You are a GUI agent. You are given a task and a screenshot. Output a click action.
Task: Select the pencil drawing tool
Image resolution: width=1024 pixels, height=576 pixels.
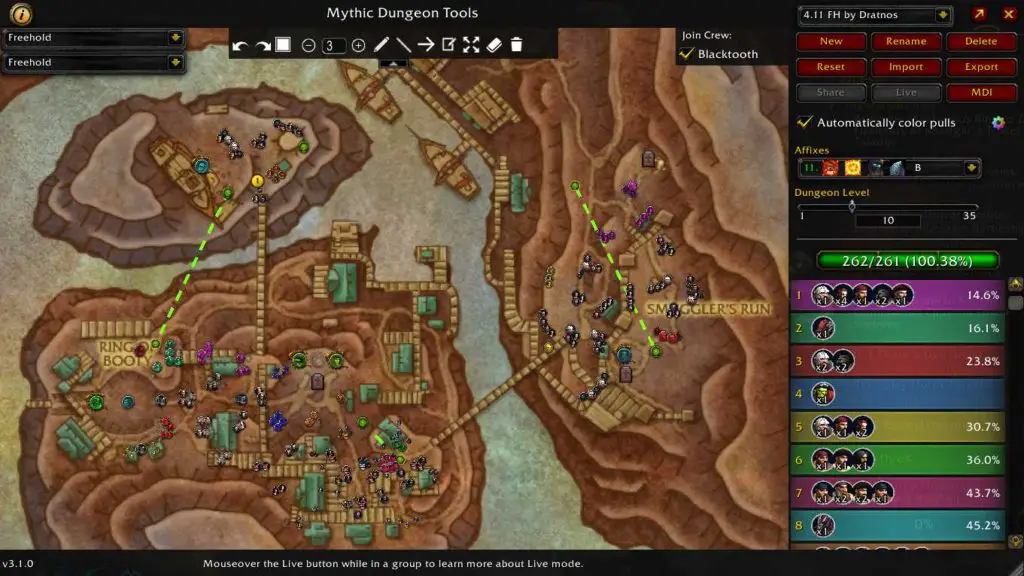(381, 45)
